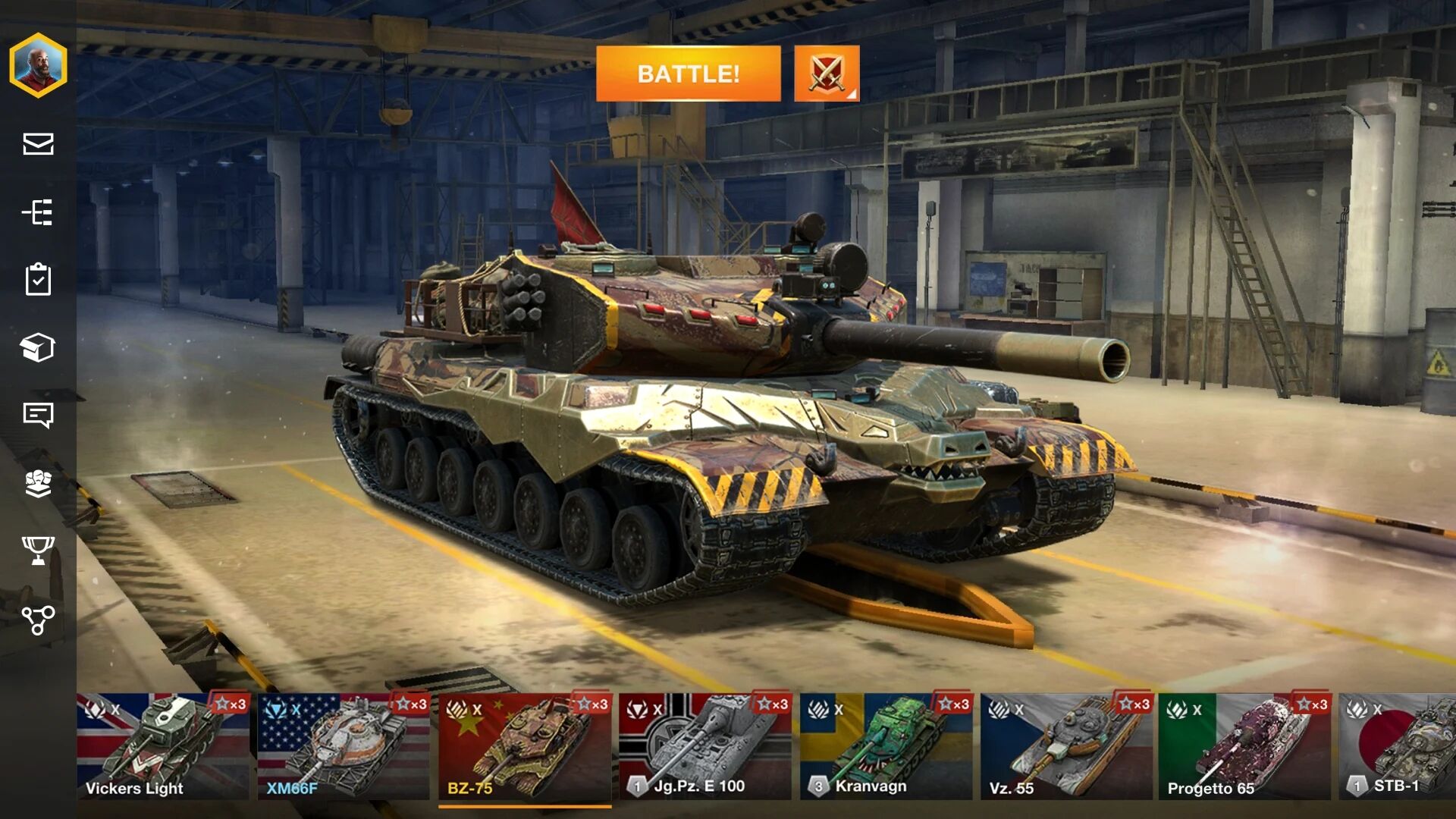
Task: Open the Tech Tree from the sidebar
Action: [x=40, y=213]
